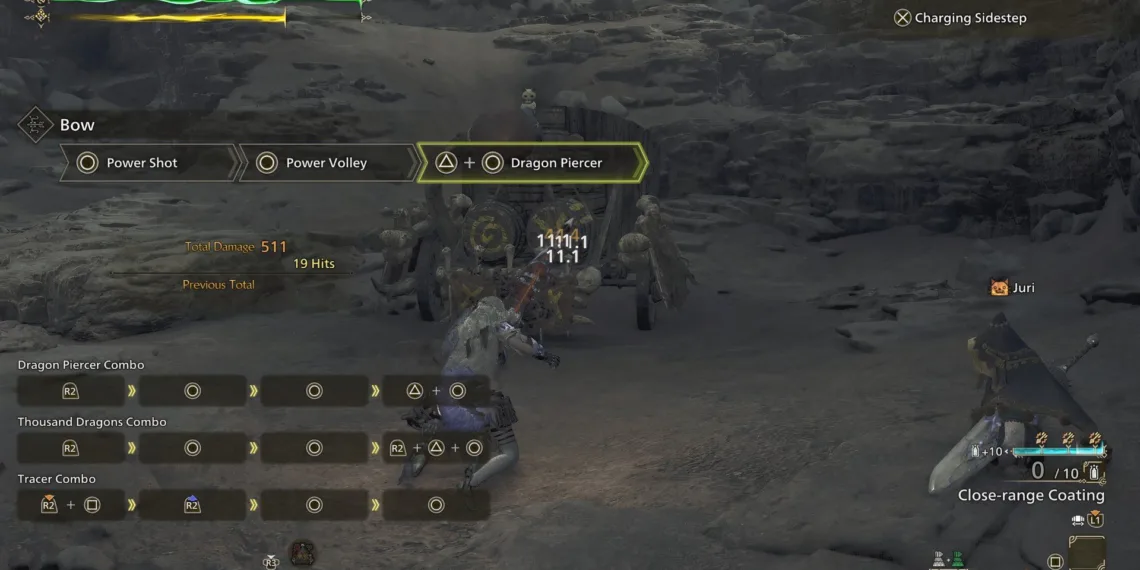1140x570 pixels.
Task: Choose the highlighted Dragon Piercer step
Action: point(531,163)
